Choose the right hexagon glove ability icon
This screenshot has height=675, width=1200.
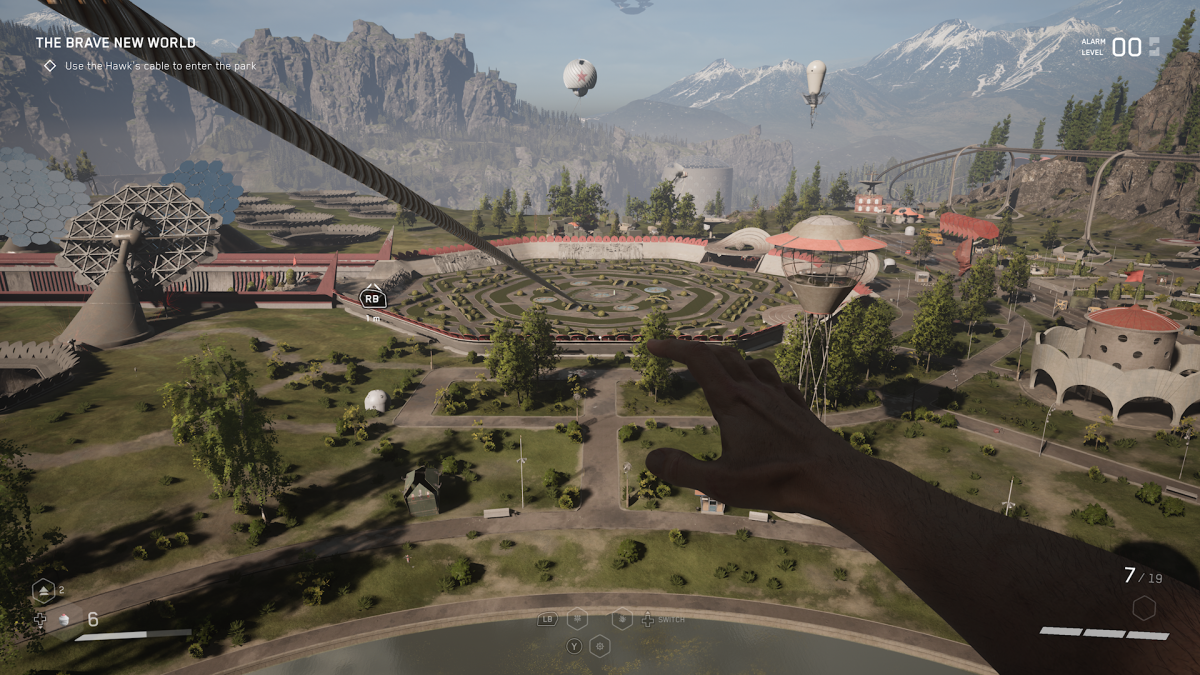point(622,618)
